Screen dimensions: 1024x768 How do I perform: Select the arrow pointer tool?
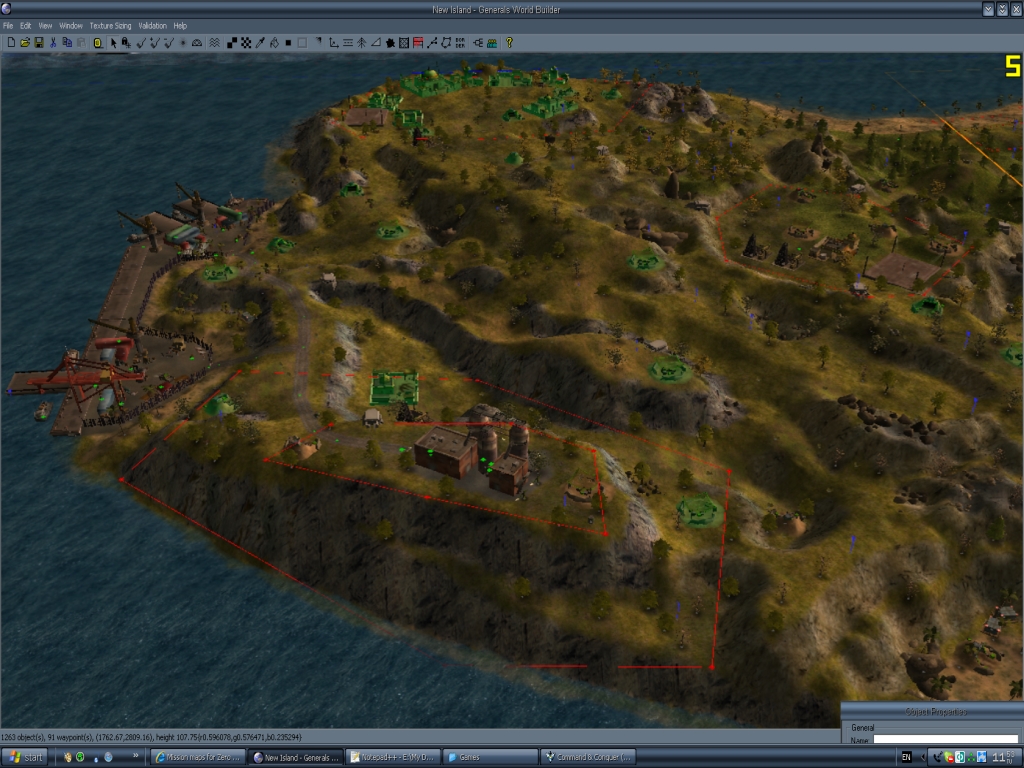113,43
